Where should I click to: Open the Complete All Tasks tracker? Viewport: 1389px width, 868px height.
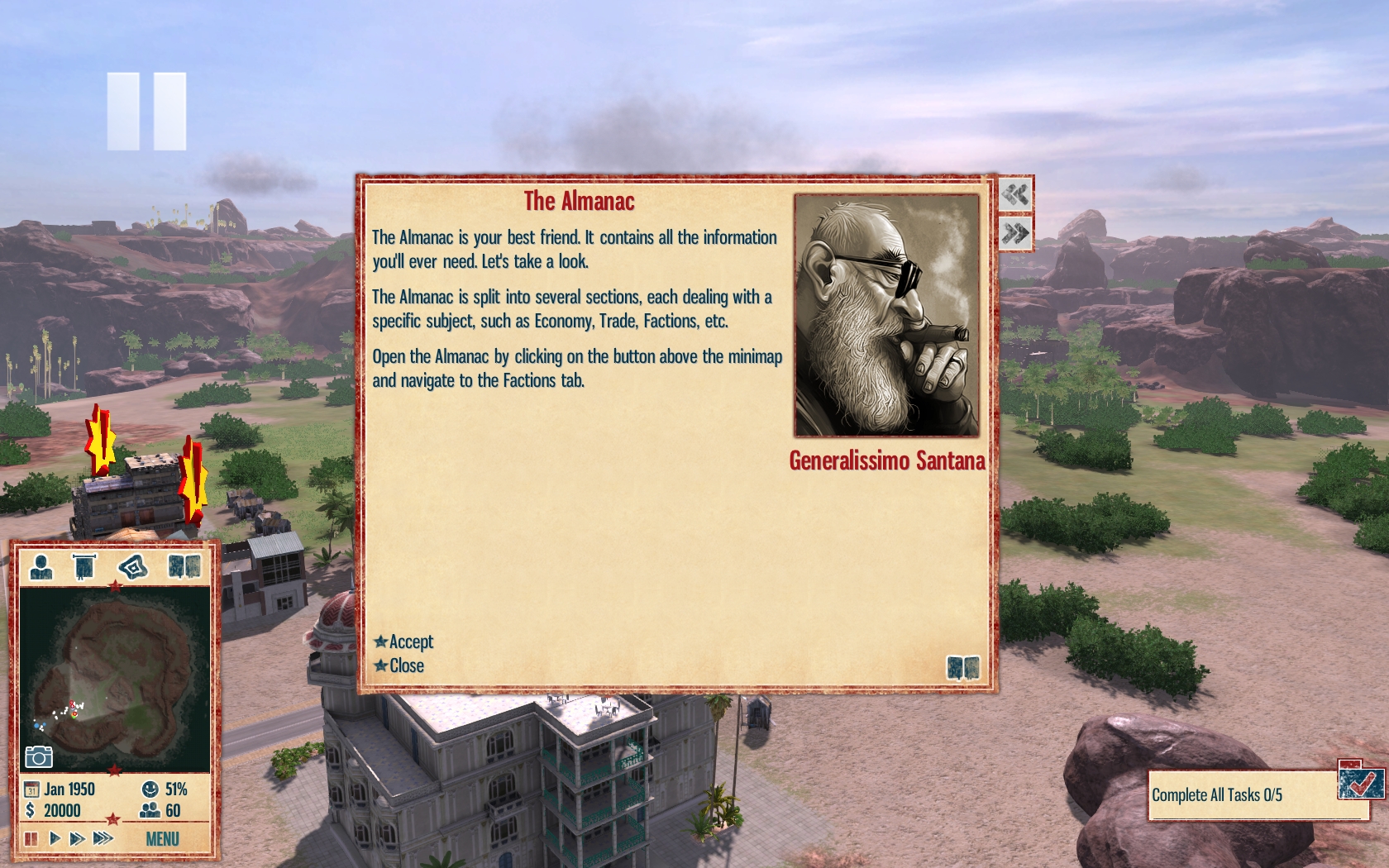(1240, 795)
